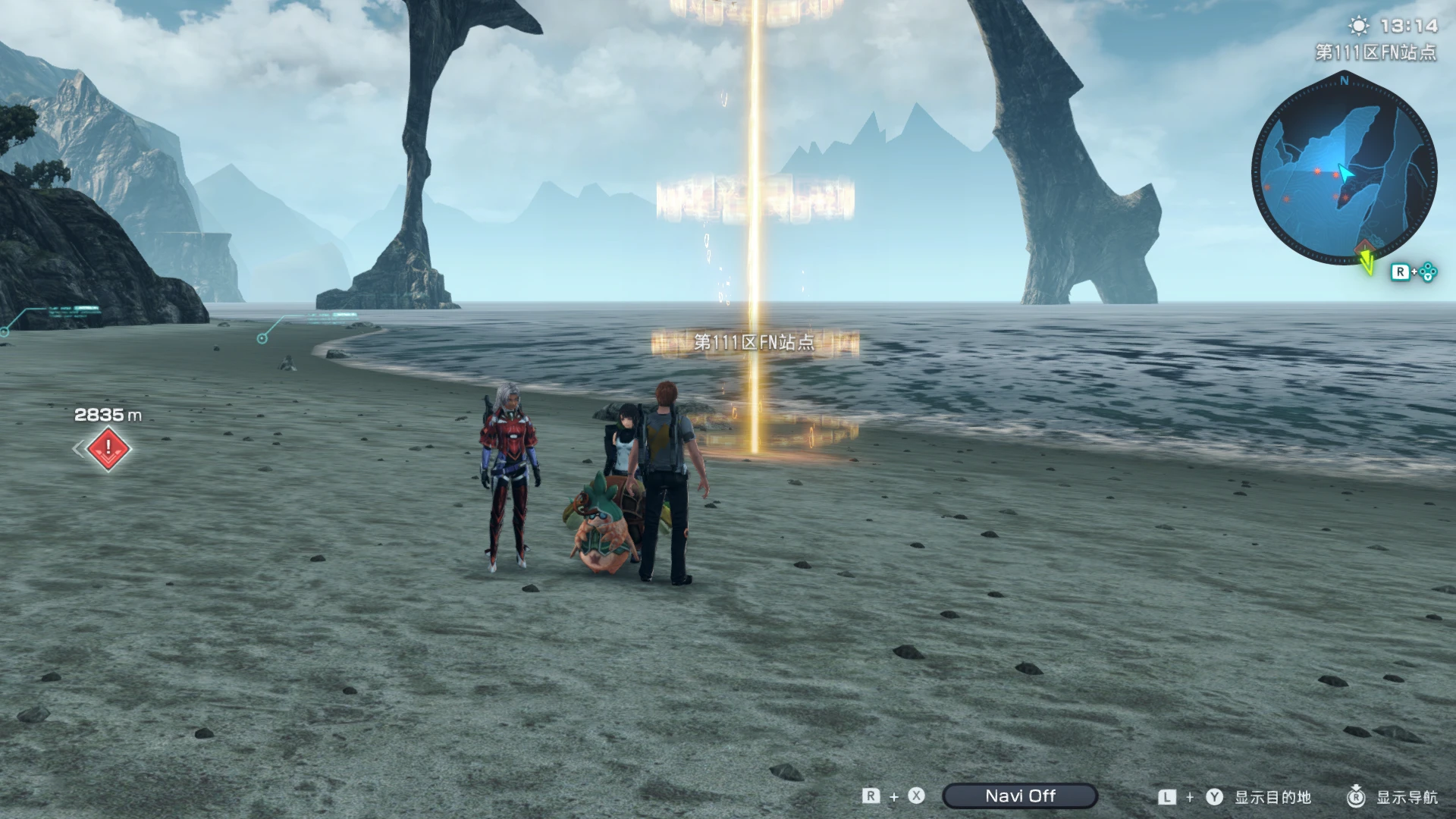Click the 第111区FN站点 area name under the clock

point(1375,52)
